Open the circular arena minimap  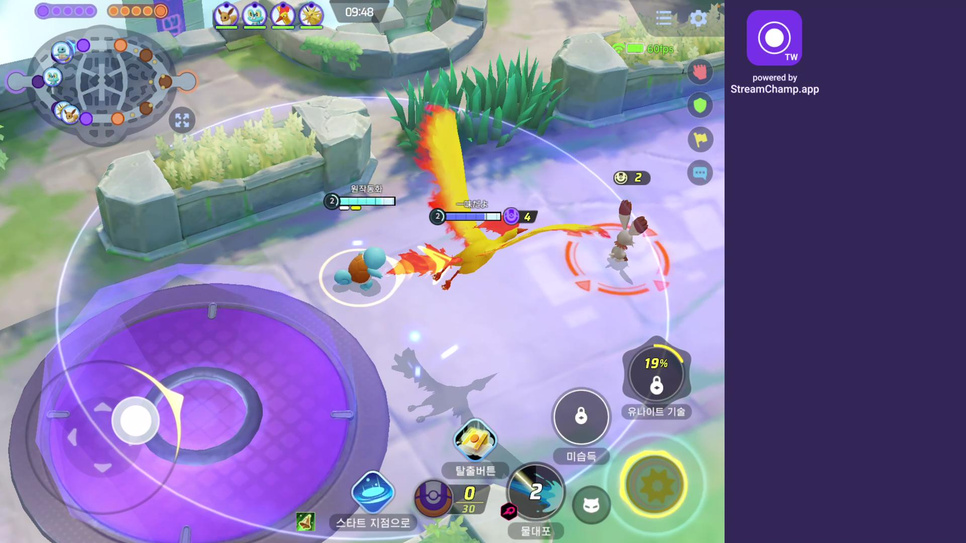point(104,80)
